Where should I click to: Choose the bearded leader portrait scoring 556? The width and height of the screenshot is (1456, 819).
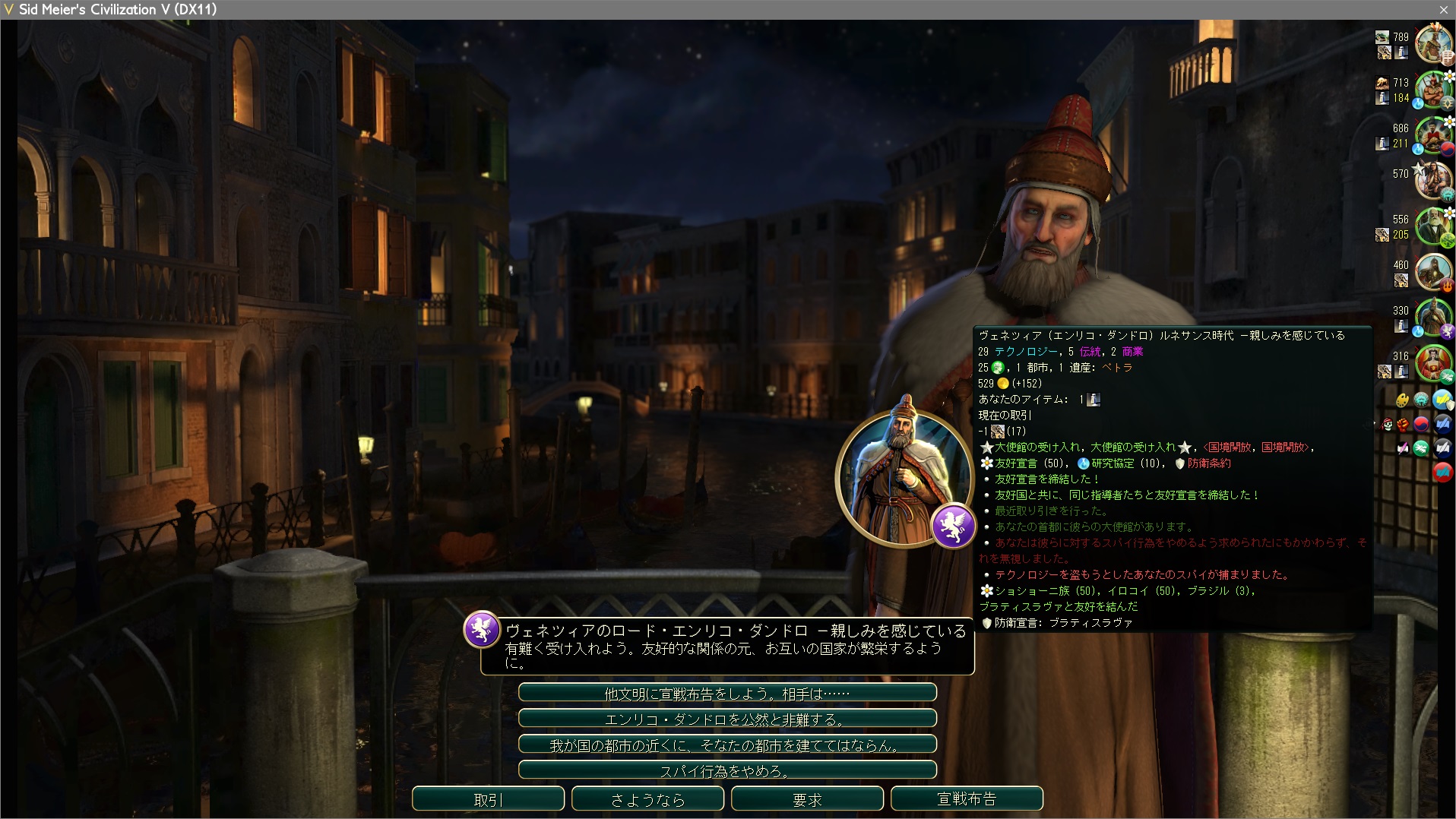(1432, 226)
